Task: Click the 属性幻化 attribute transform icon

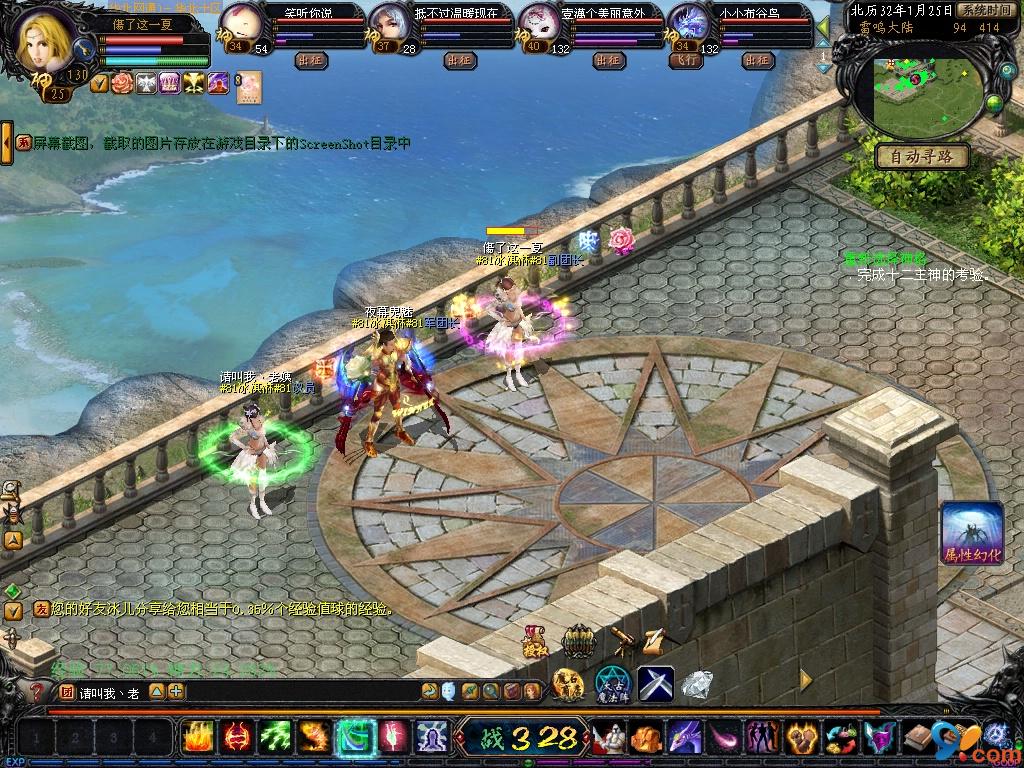Action: click(971, 533)
